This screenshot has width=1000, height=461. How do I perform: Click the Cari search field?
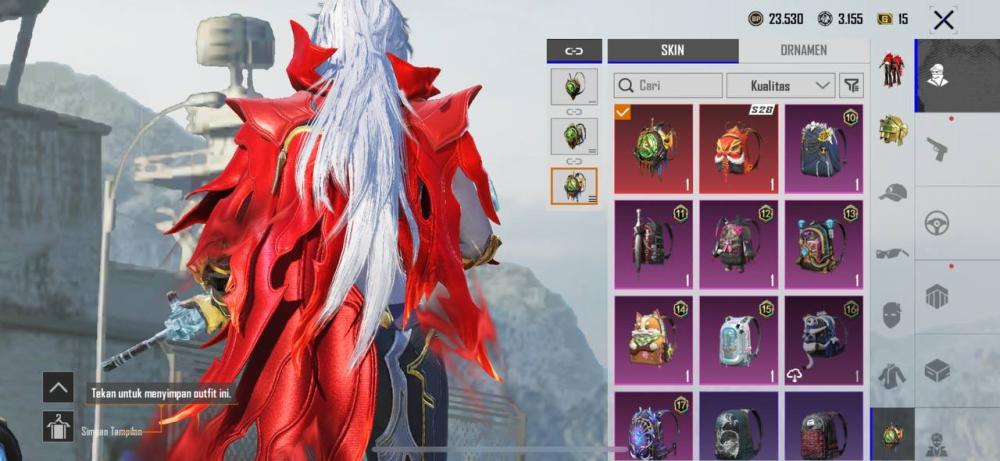click(668, 86)
